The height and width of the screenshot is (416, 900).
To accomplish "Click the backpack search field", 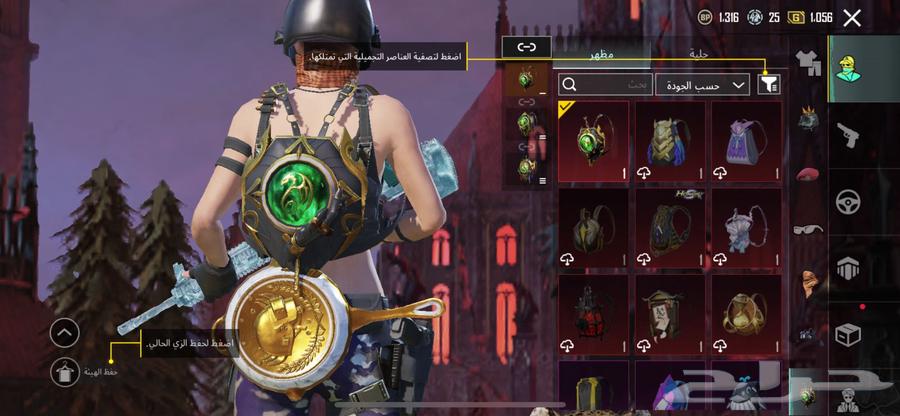I will click(x=605, y=85).
